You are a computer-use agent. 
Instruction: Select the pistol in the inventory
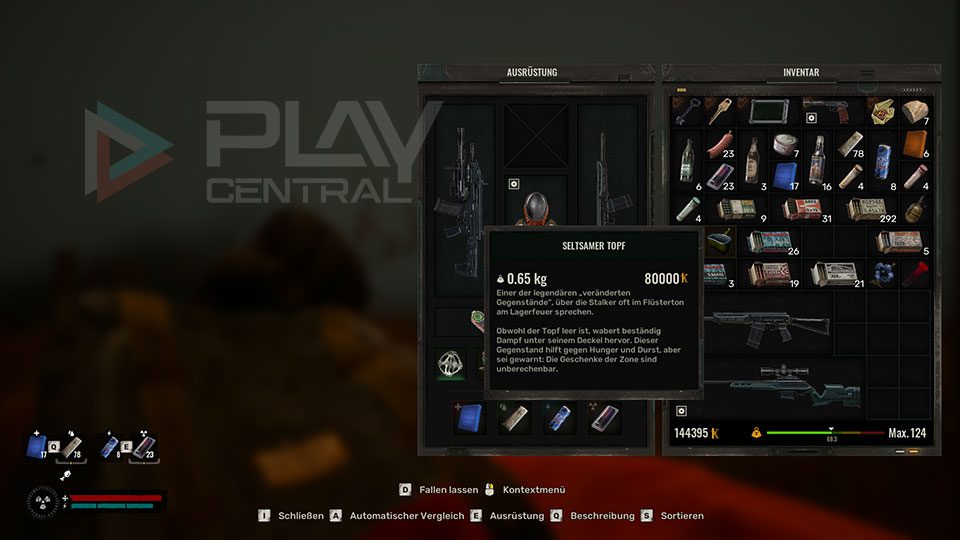point(832,111)
